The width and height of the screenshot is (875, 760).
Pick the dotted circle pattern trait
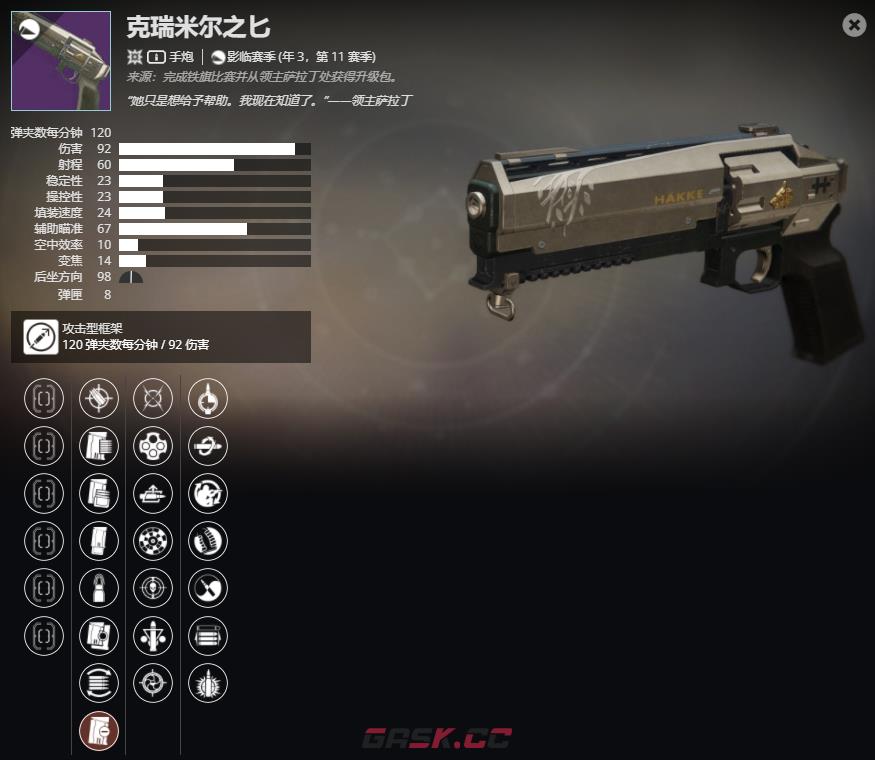(153, 541)
